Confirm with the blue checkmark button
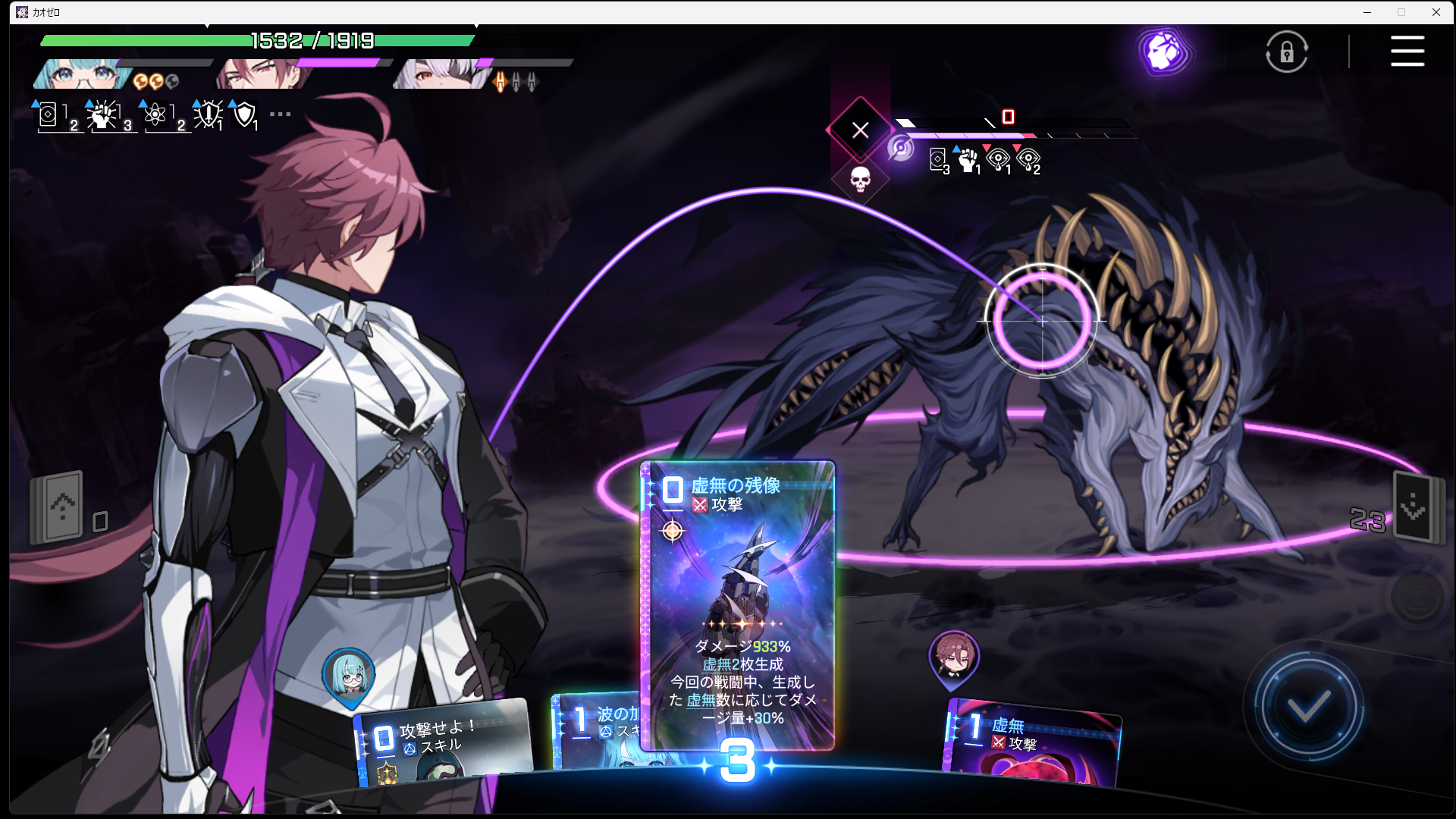 point(1308,707)
